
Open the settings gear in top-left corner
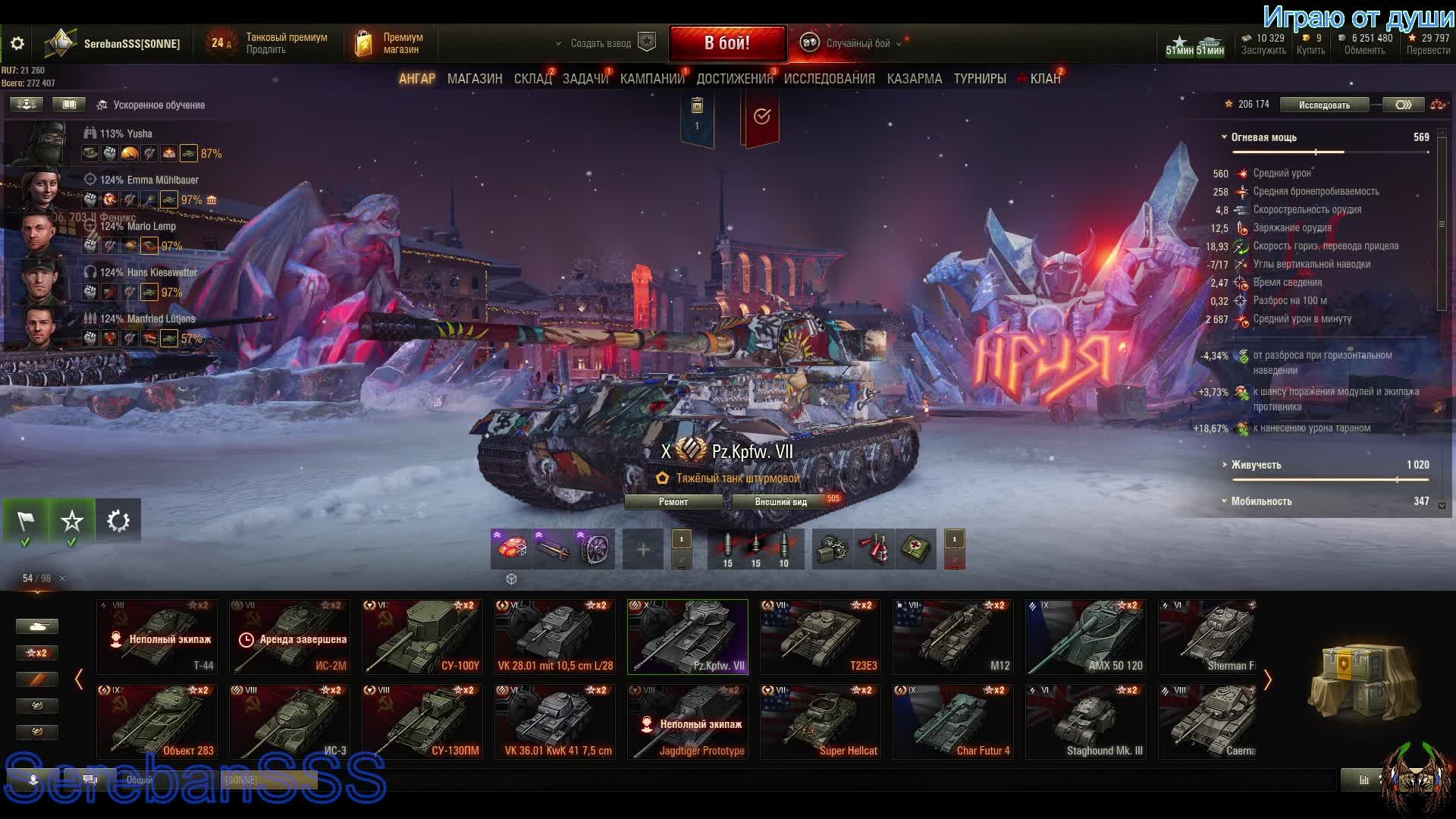point(17,44)
